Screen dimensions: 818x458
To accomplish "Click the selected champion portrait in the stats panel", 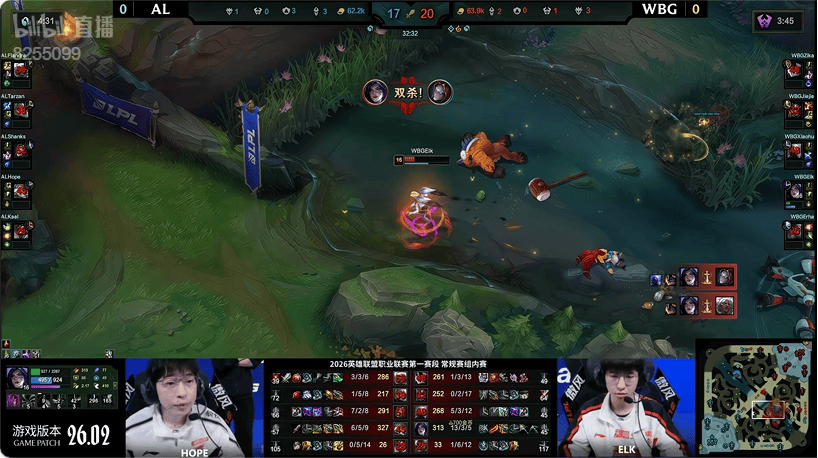I will point(19,380).
